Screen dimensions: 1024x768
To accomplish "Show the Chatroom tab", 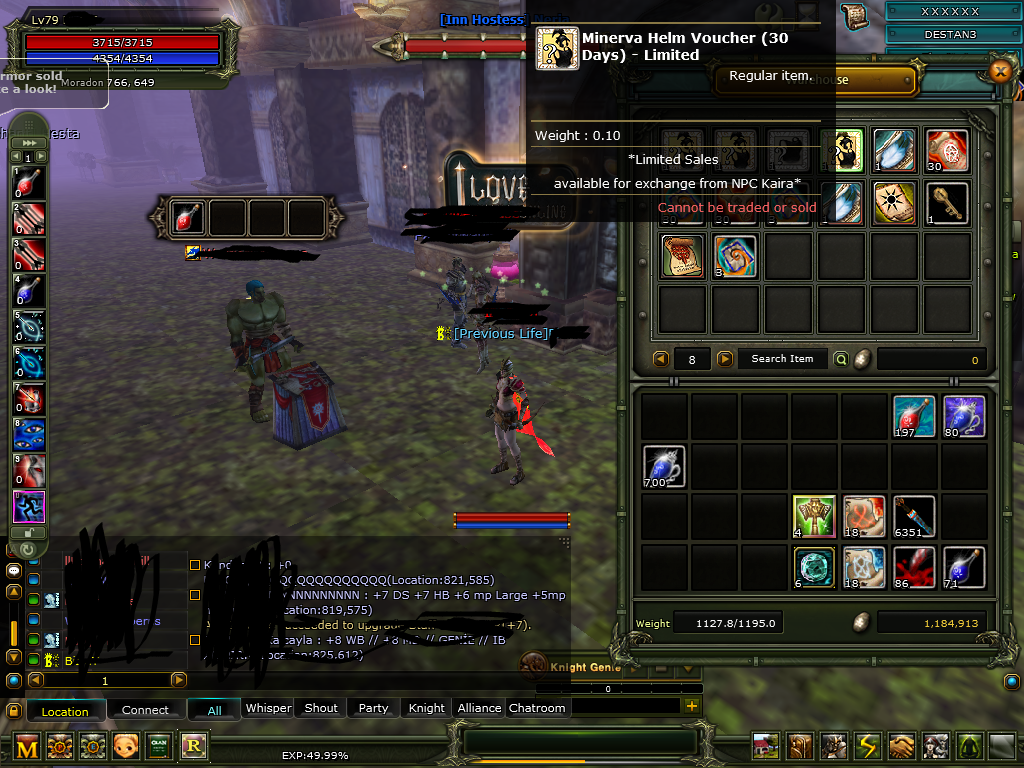I will (537, 708).
